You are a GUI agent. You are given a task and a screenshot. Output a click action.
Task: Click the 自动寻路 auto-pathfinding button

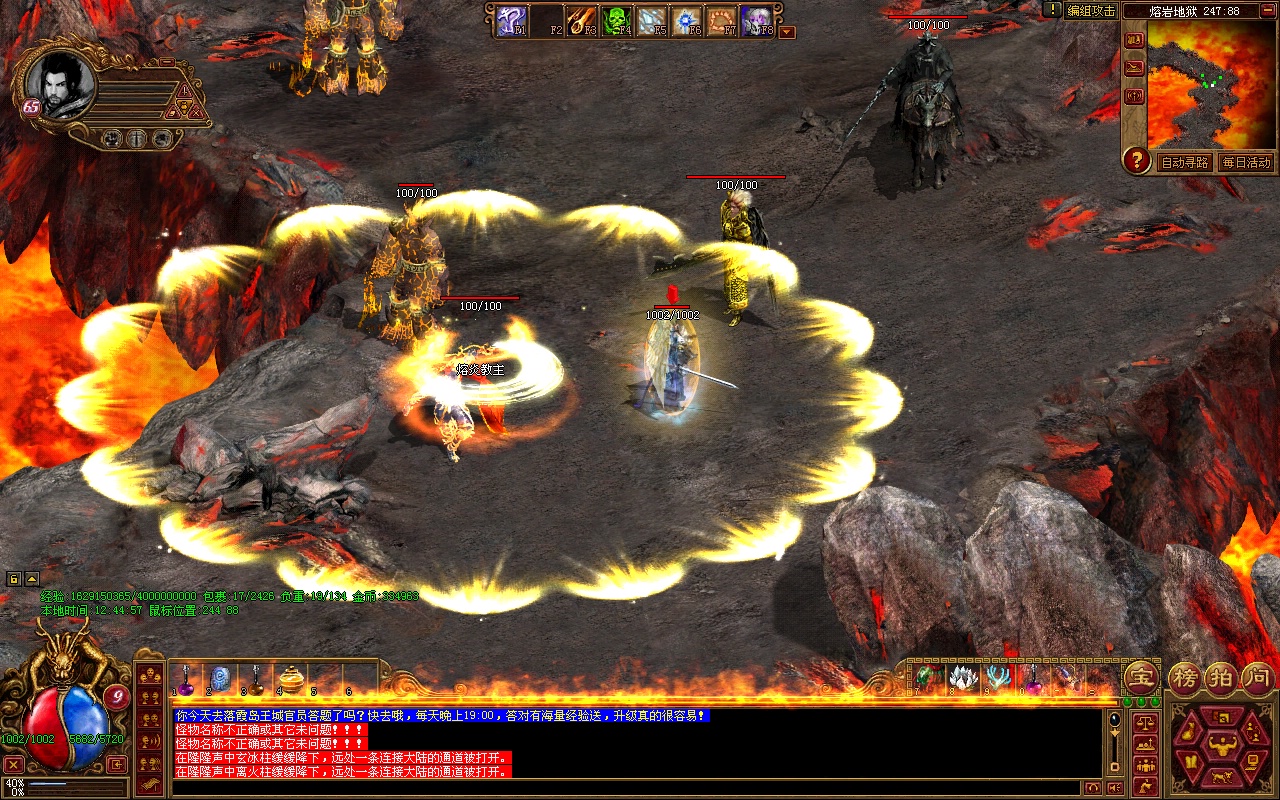click(x=1184, y=162)
